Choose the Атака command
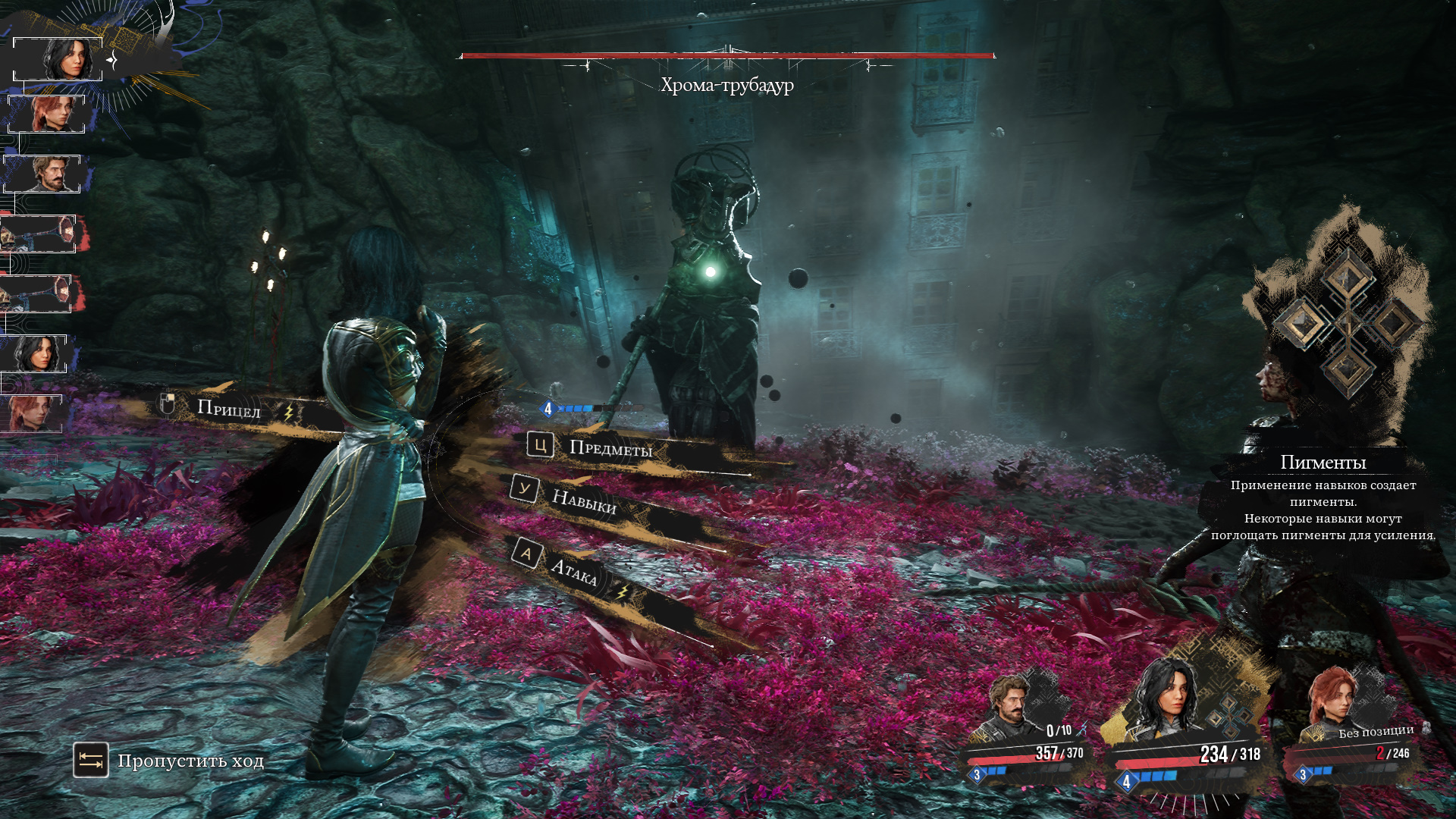Image resolution: width=1456 pixels, height=819 pixels. click(573, 571)
